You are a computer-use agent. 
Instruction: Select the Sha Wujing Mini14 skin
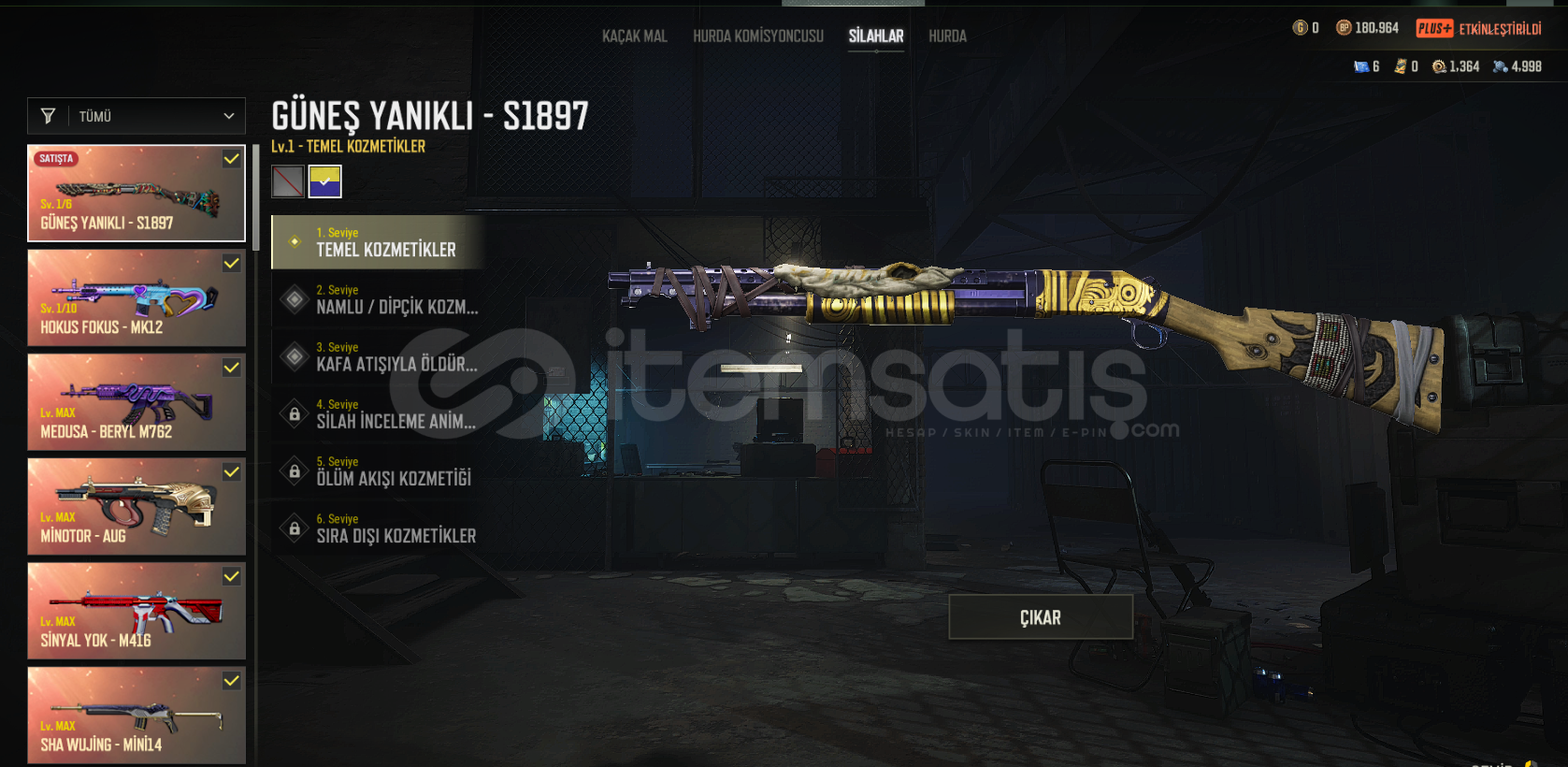click(137, 716)
